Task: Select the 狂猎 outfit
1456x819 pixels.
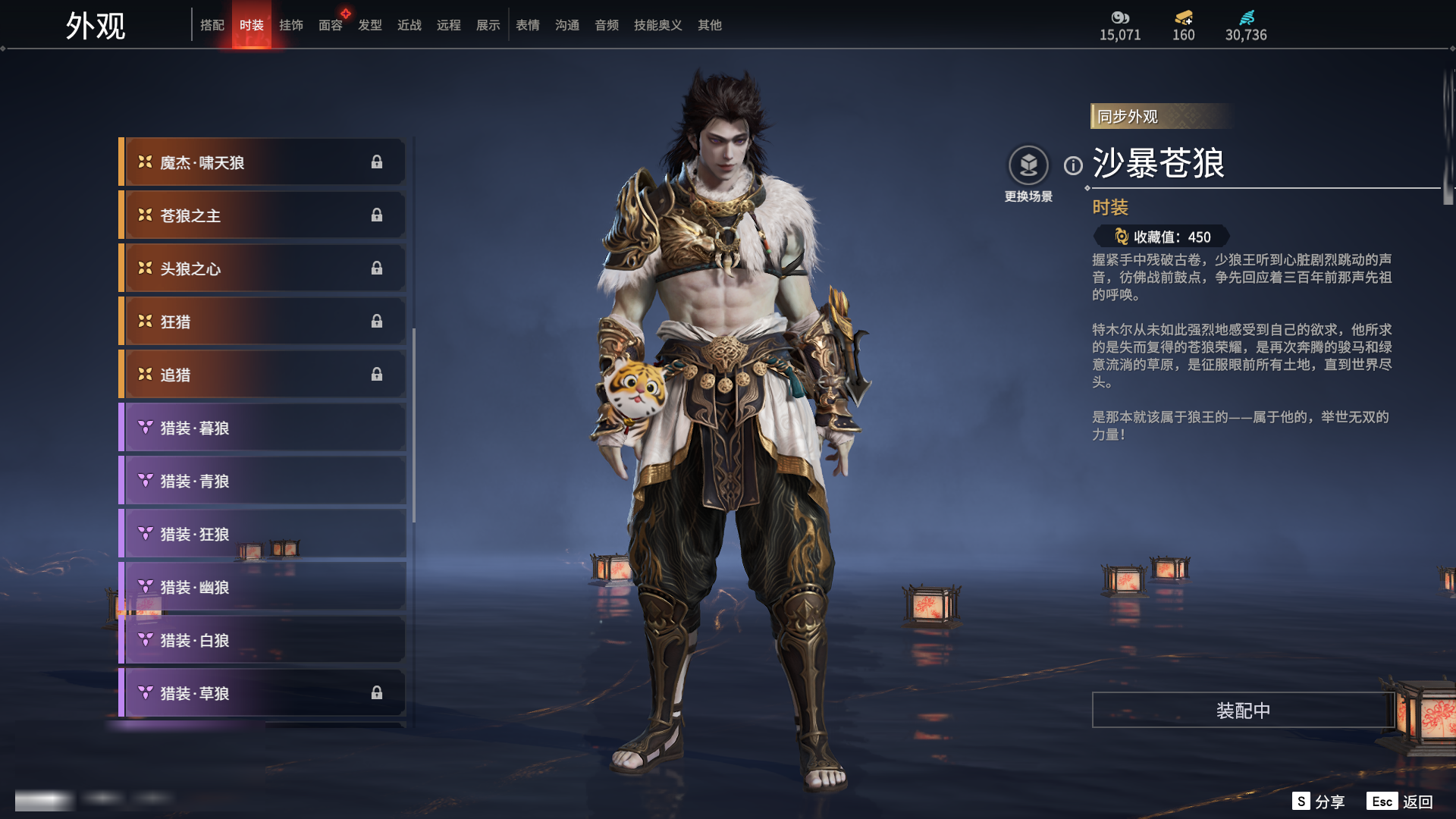Action: 262,322
